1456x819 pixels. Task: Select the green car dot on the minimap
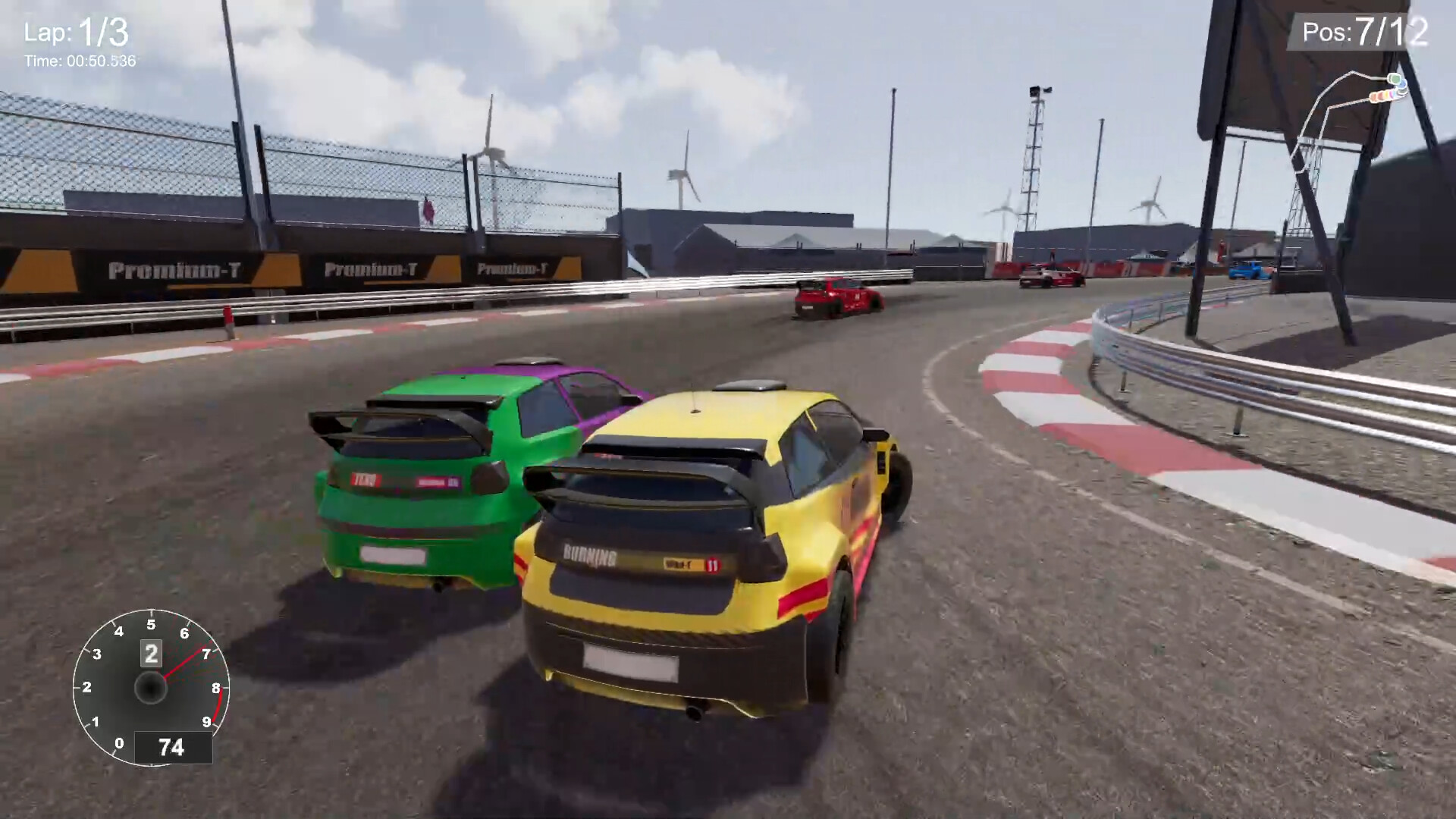(1395, 79)
